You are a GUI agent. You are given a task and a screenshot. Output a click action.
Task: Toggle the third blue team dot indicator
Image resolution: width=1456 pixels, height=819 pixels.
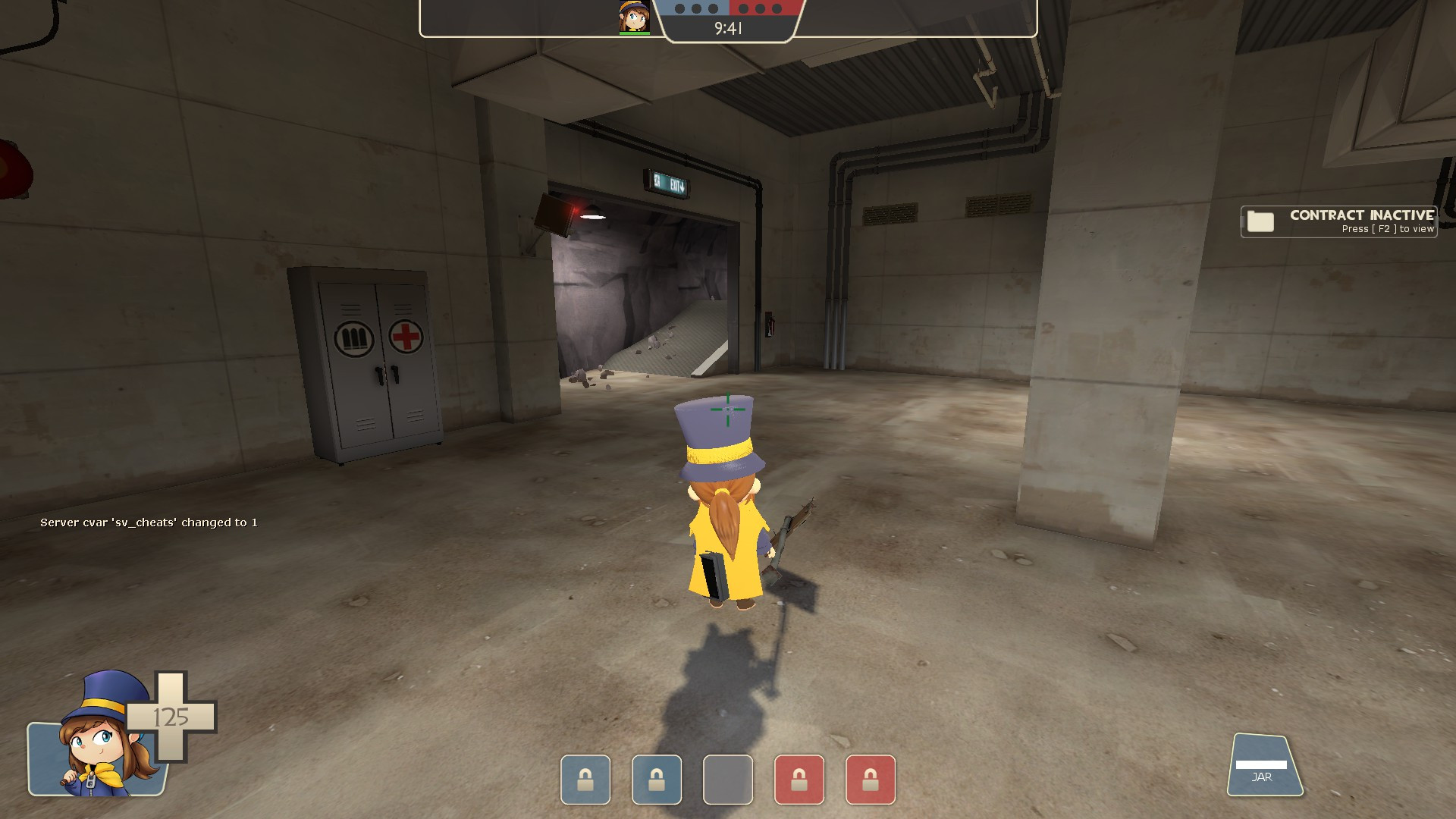pyautogui.click(x=713, y=8)
